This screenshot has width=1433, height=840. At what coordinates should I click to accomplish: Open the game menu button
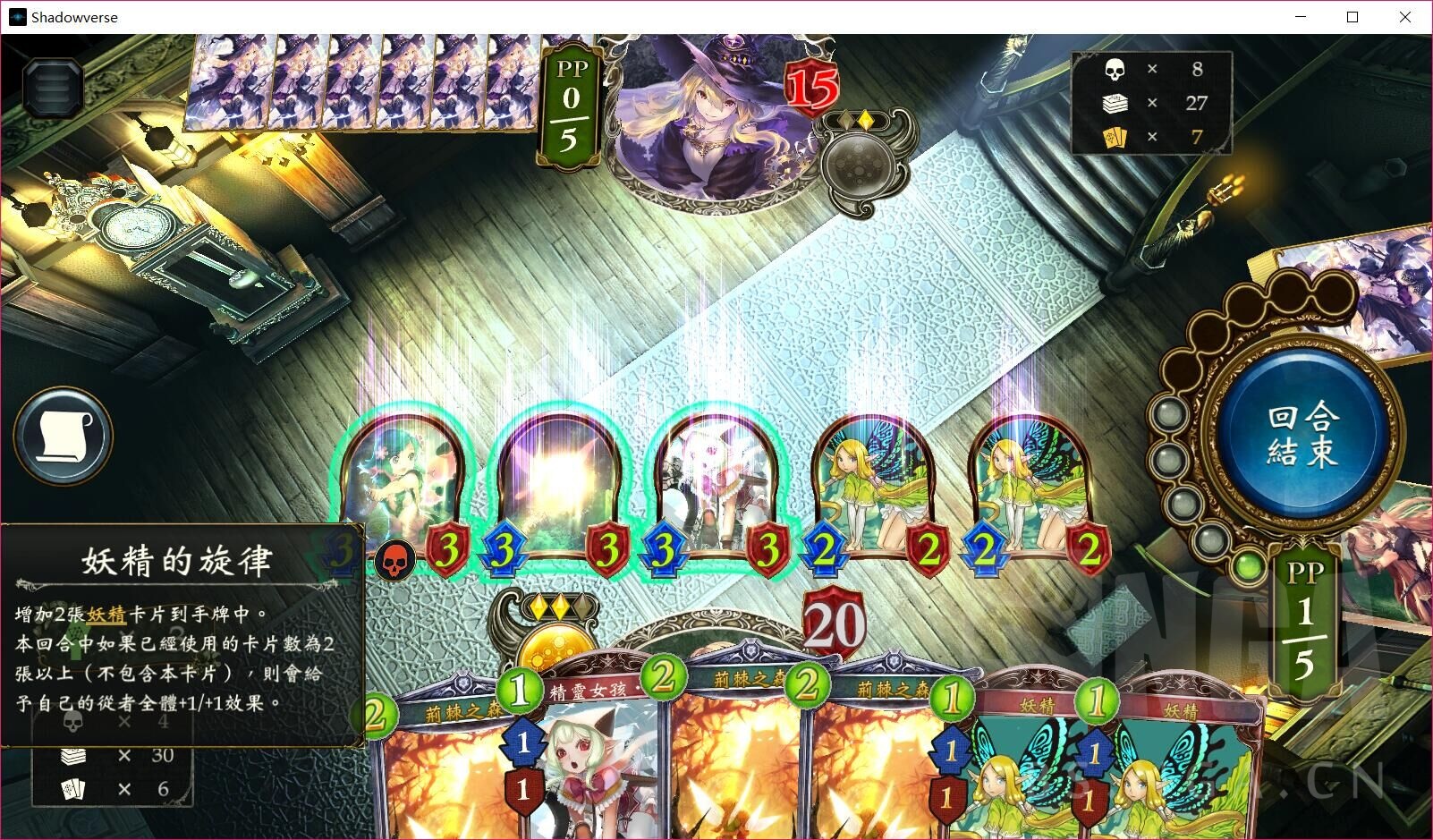click(54, 86)
